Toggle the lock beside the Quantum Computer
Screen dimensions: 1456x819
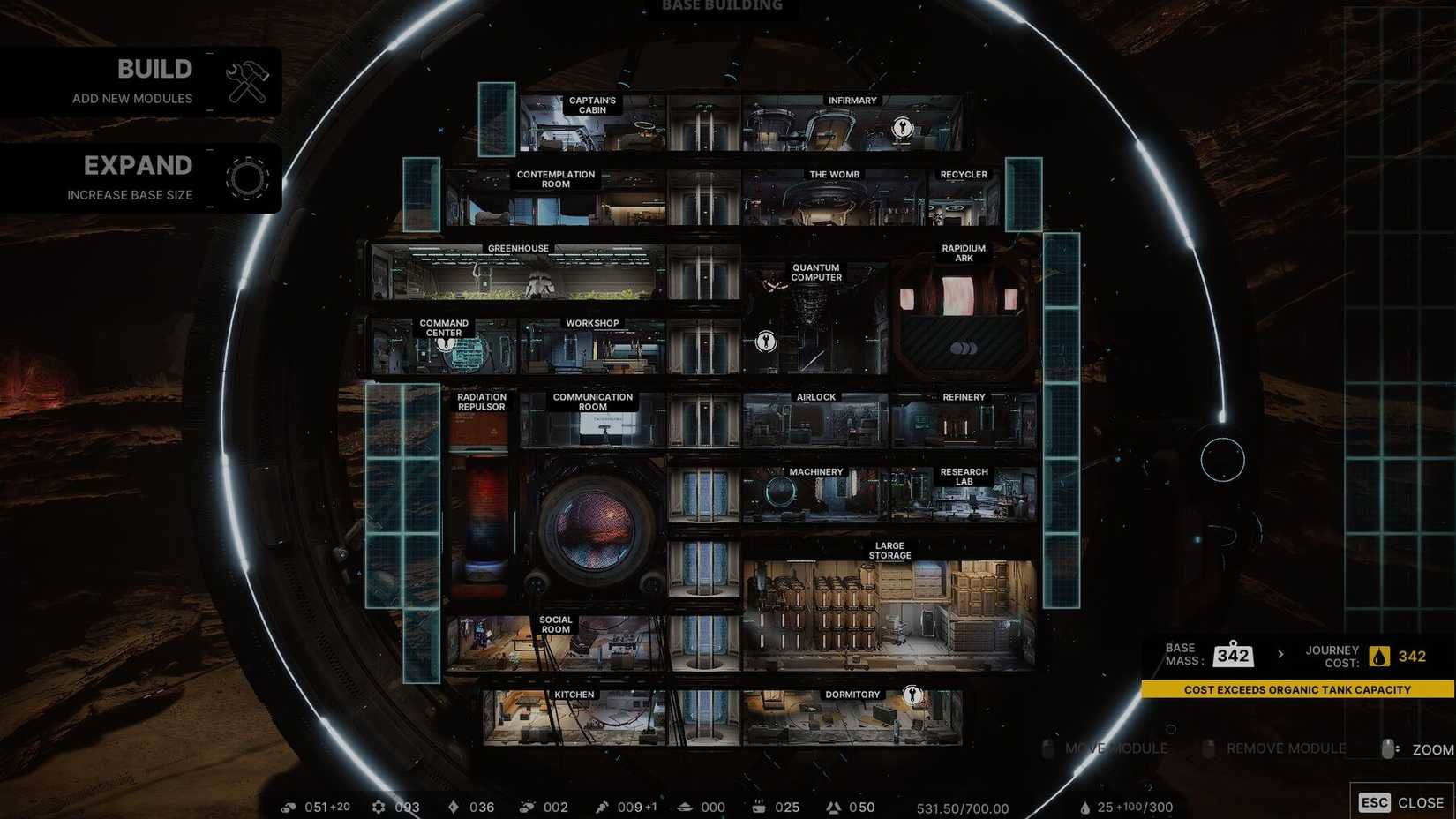[764, 340]
